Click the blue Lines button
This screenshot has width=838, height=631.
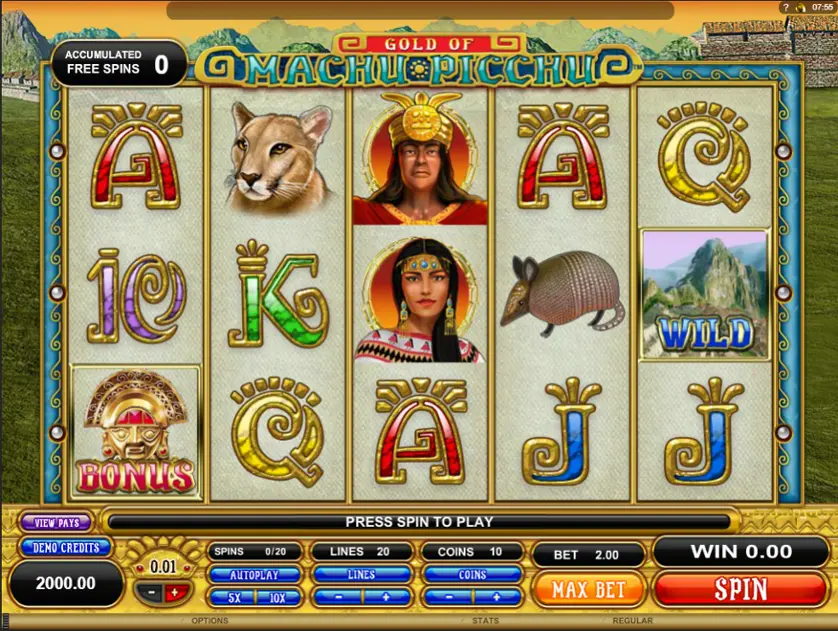click(361, 575)
